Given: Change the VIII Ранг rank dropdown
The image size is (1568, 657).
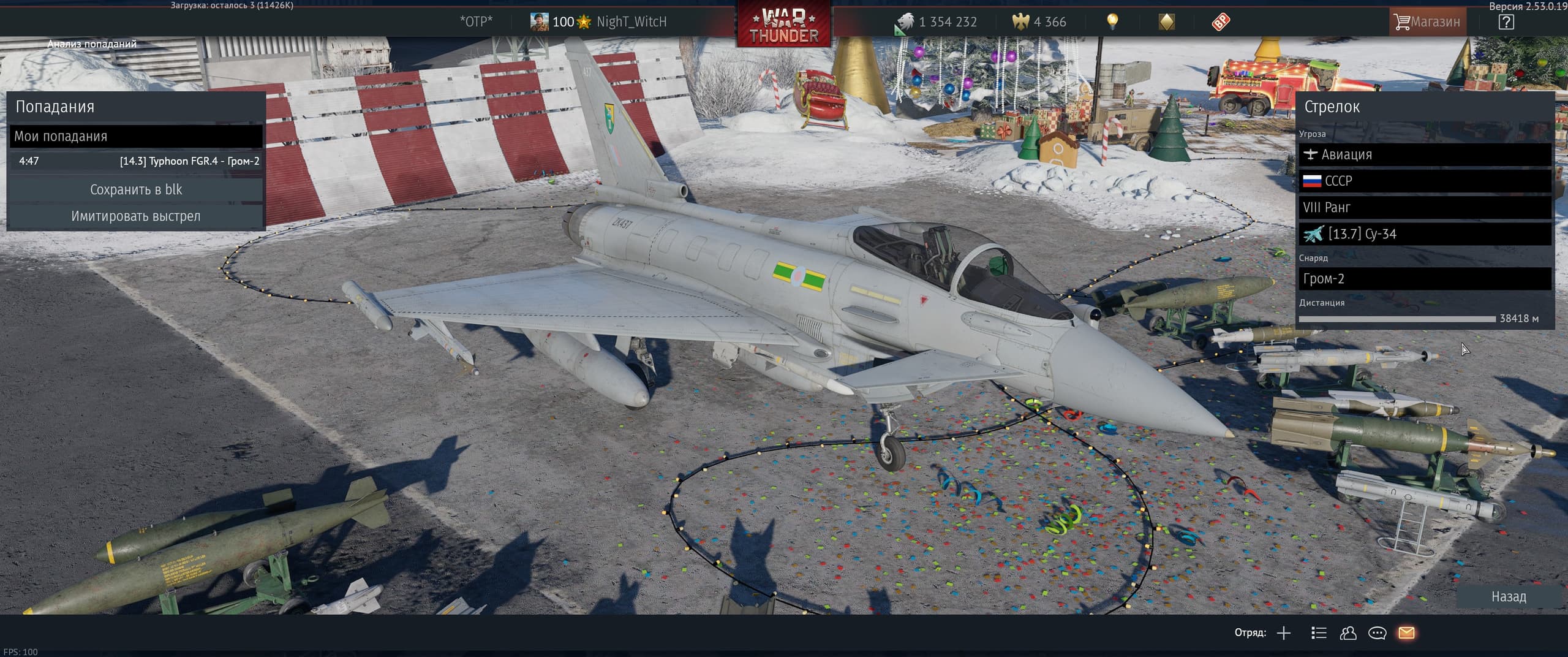Looking at the screenshot, I should (x=1425, y=207).
